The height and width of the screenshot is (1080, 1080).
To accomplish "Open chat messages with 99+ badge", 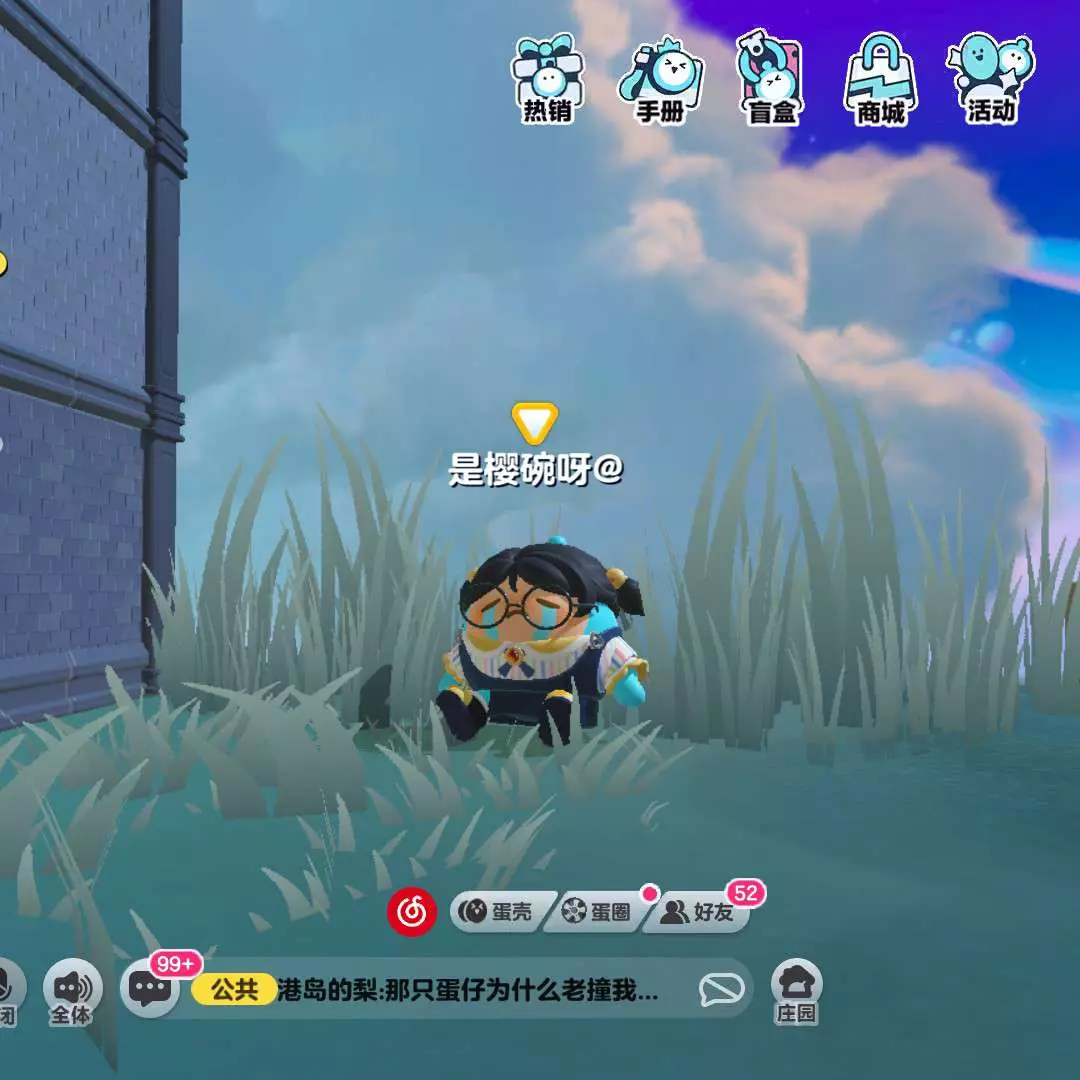I will 152,989.
